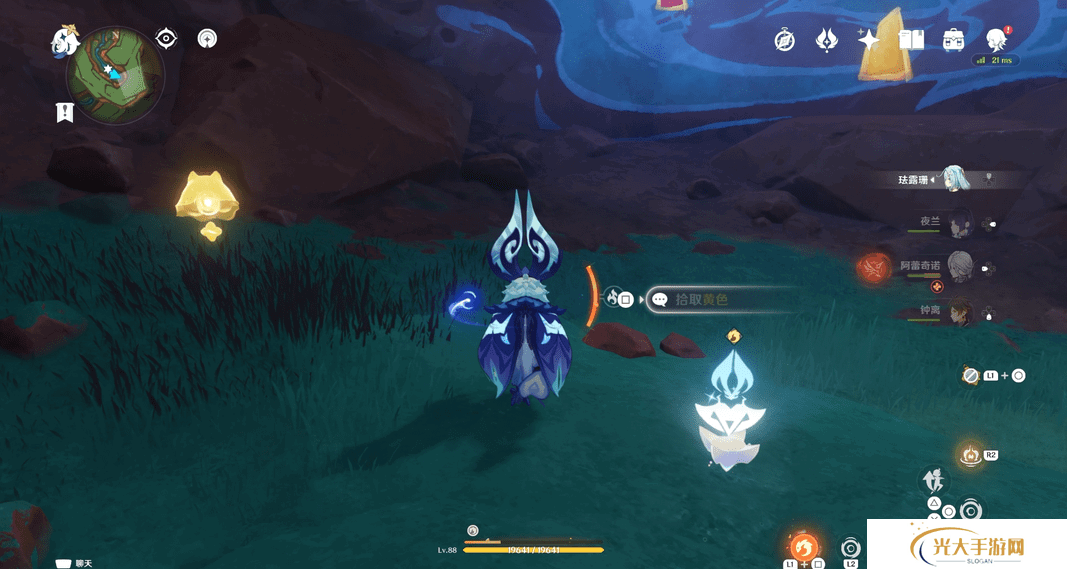
Task: Activate the orange elemental burst icon
Action: (x=804, y=547)
